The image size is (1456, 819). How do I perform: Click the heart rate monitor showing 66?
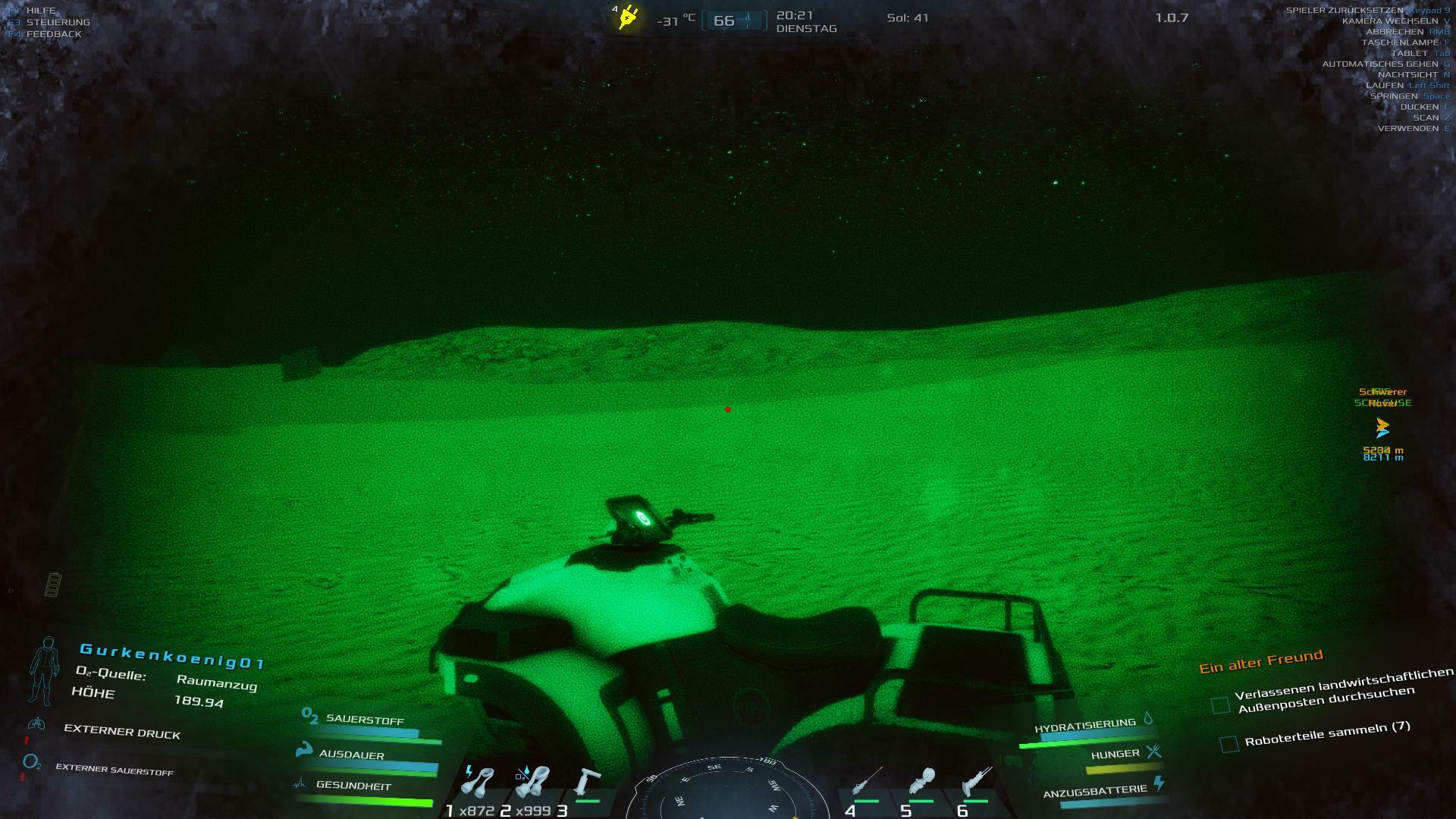point(734,20)
